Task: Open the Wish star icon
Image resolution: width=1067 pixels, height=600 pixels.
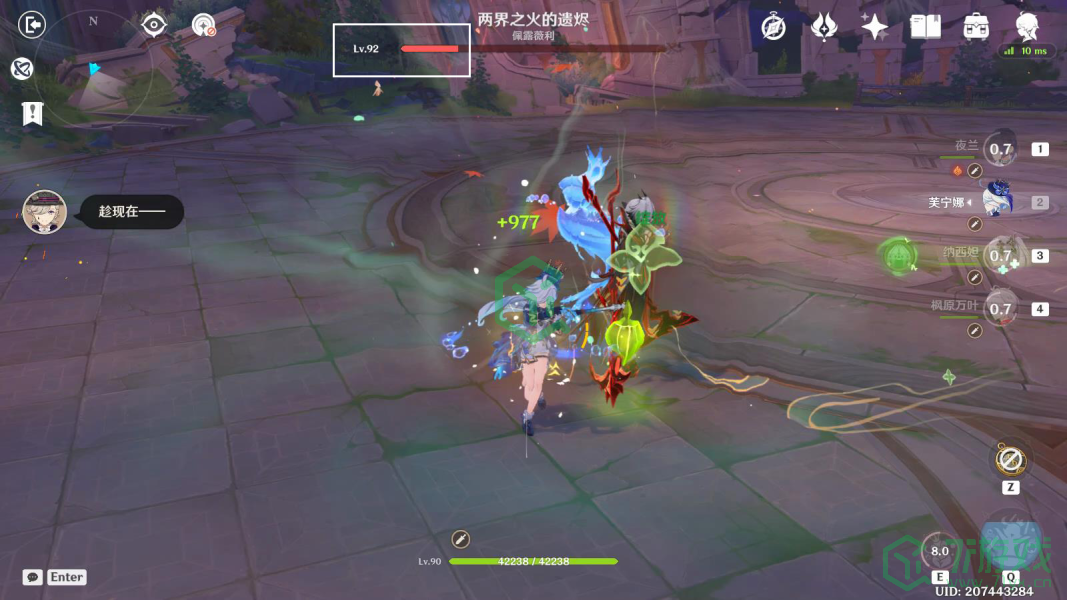Action: click(x=875, y=27)
